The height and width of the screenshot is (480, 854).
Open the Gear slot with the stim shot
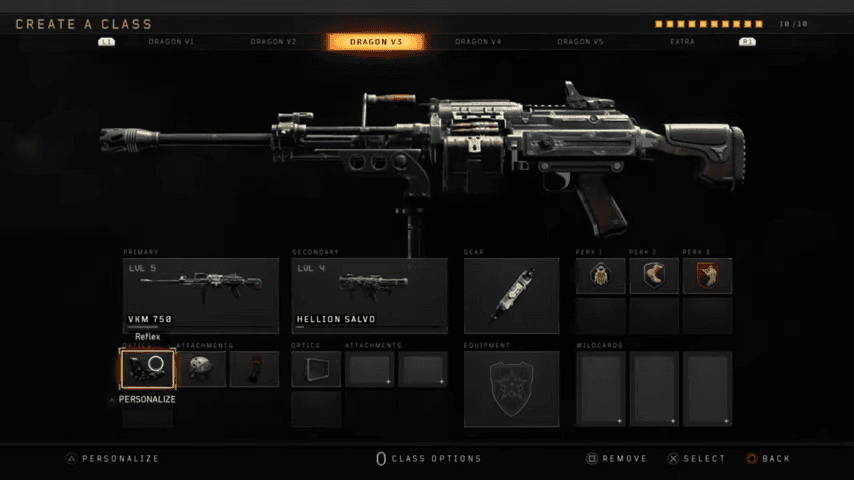511,295
